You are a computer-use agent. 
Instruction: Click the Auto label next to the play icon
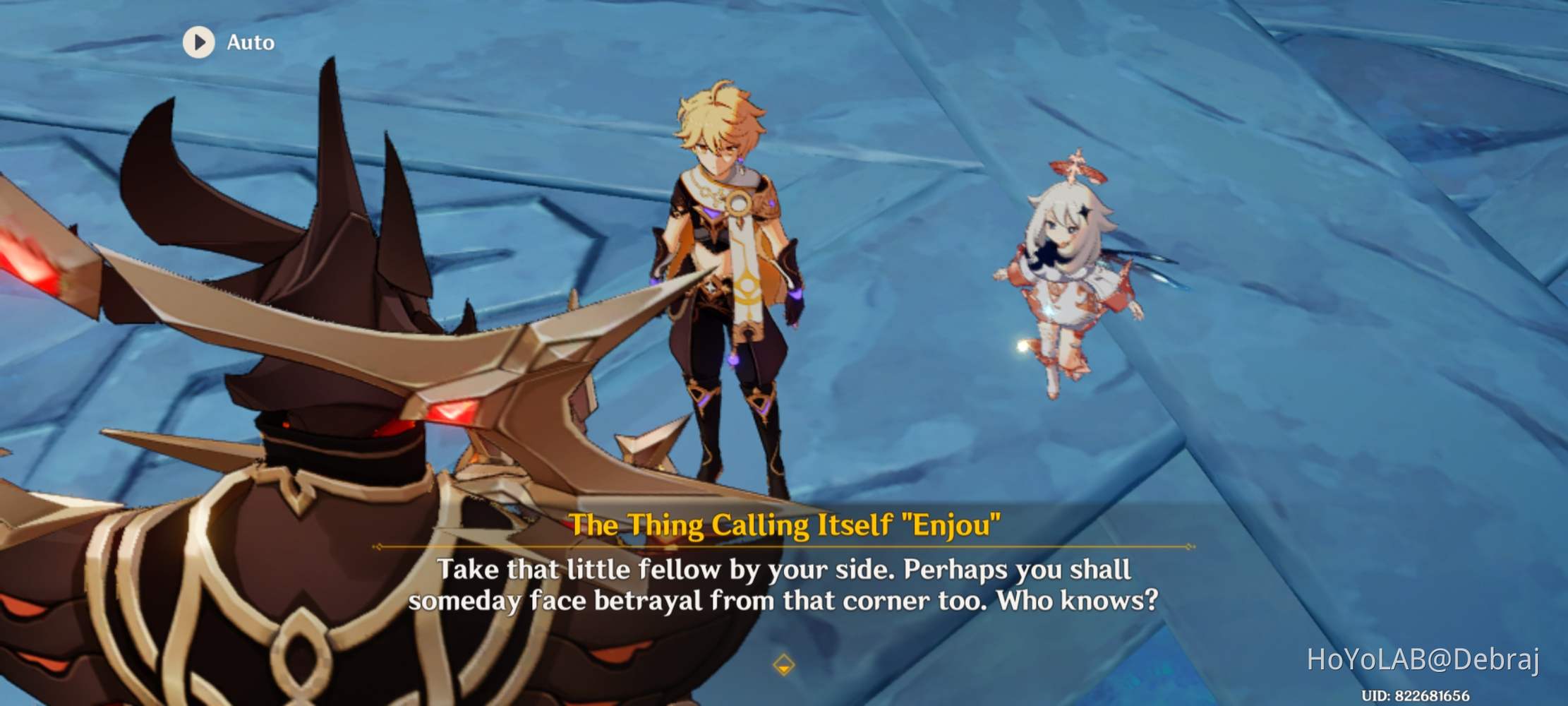(x=251, y=42)
